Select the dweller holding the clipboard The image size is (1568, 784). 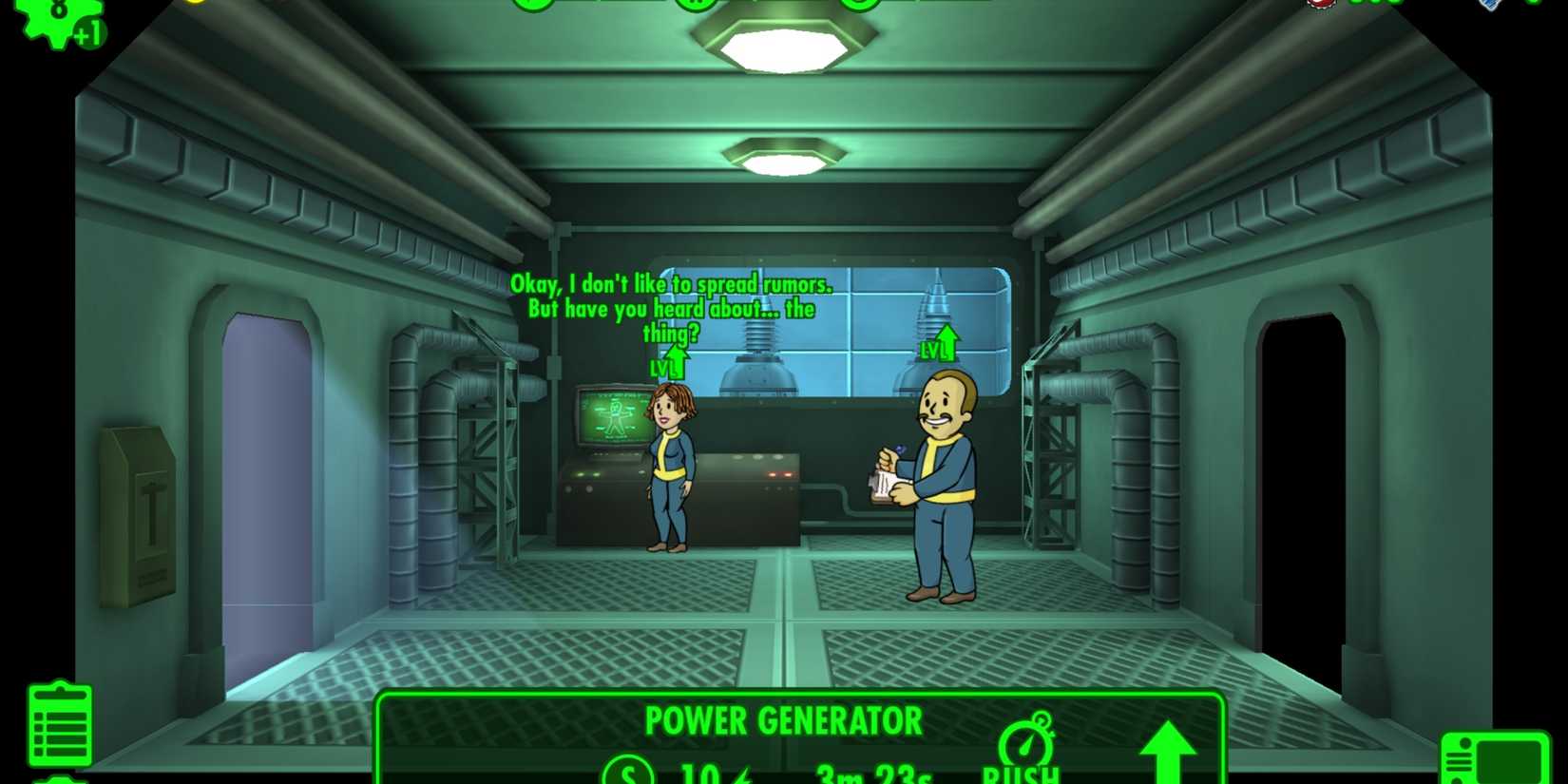(941, 485)
